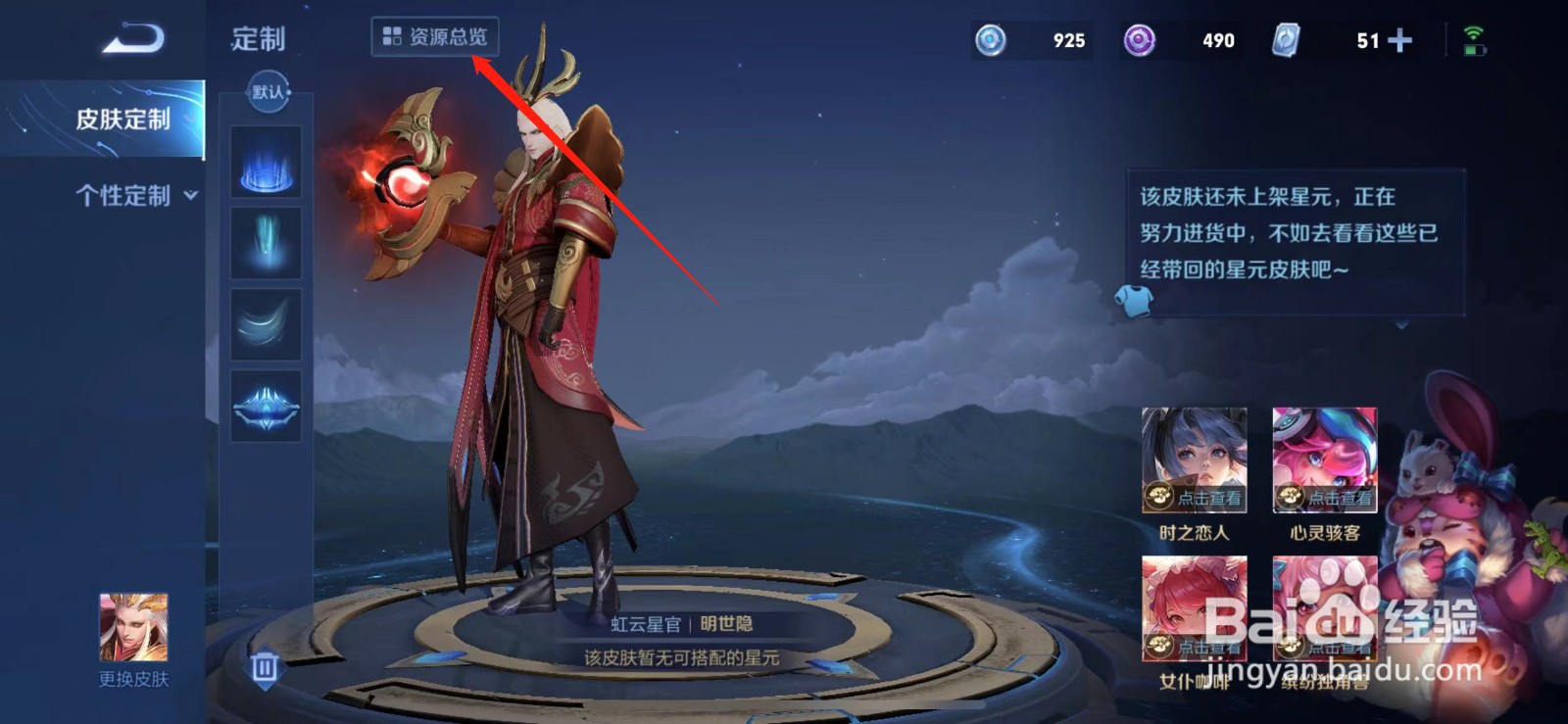1568x724 pixels.
Task: Click the blue diamond currency icon
Action: 994,40
